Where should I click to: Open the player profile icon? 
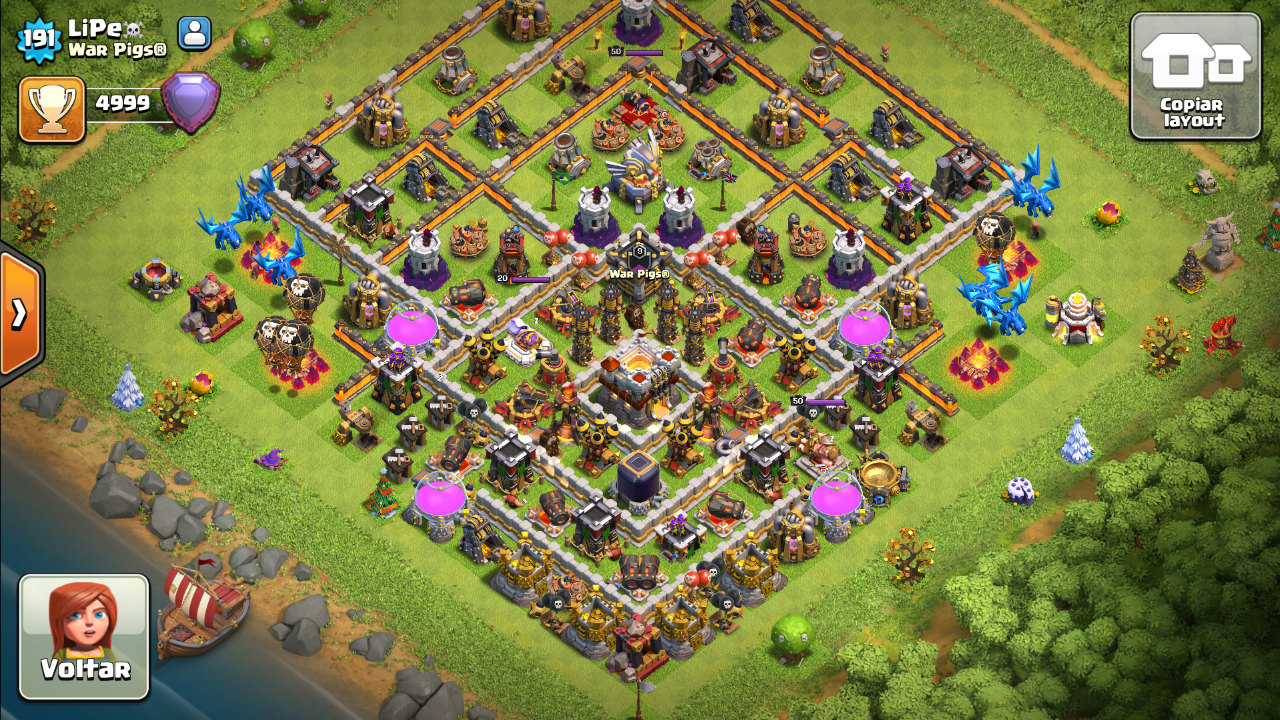pos(194,33)
